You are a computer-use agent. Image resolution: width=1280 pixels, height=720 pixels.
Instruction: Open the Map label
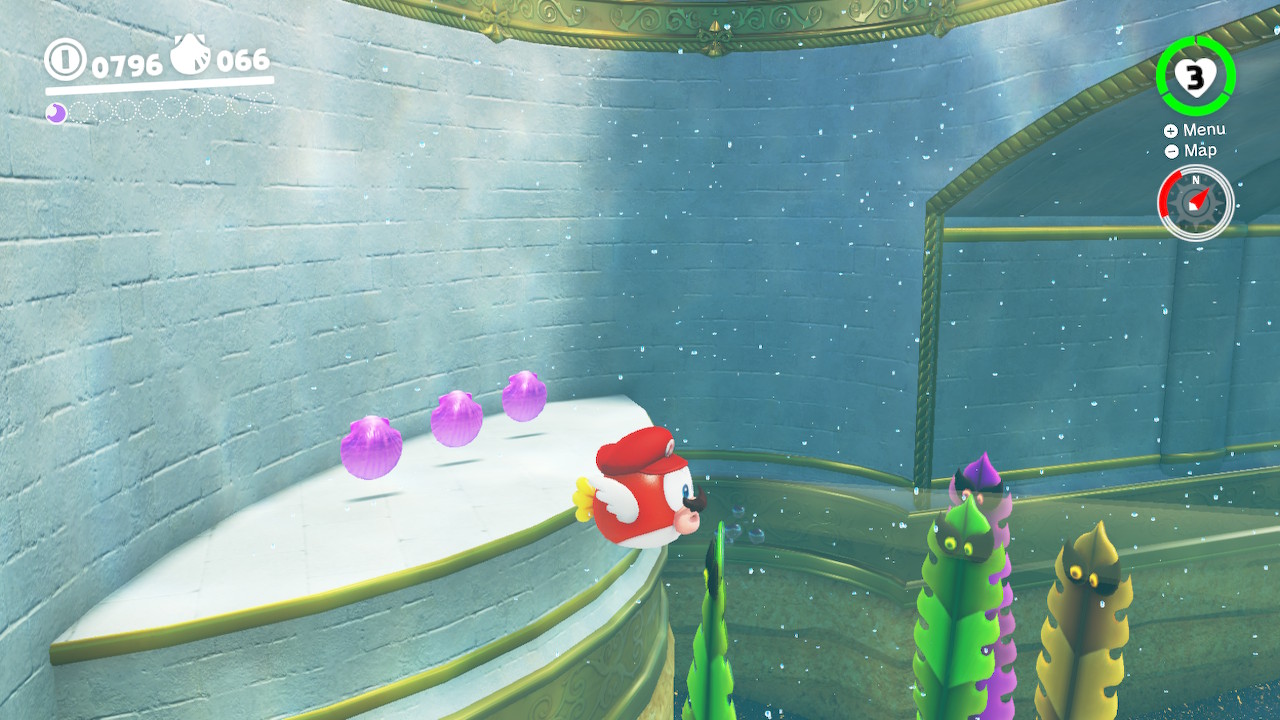click(1199, 151)
